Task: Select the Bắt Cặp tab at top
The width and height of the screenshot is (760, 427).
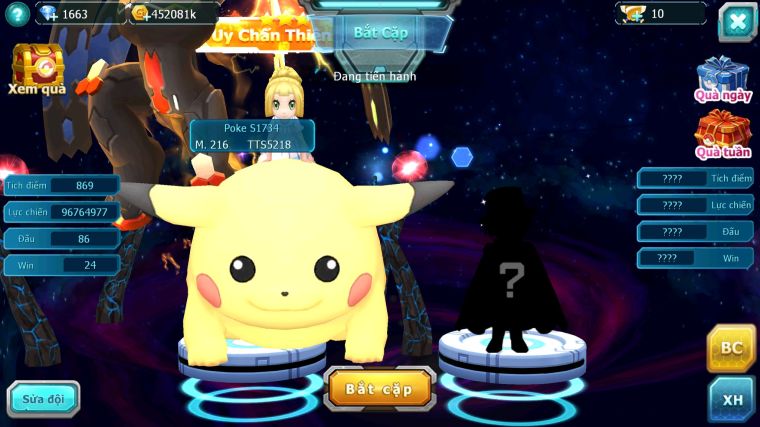Action: (381, 32)
